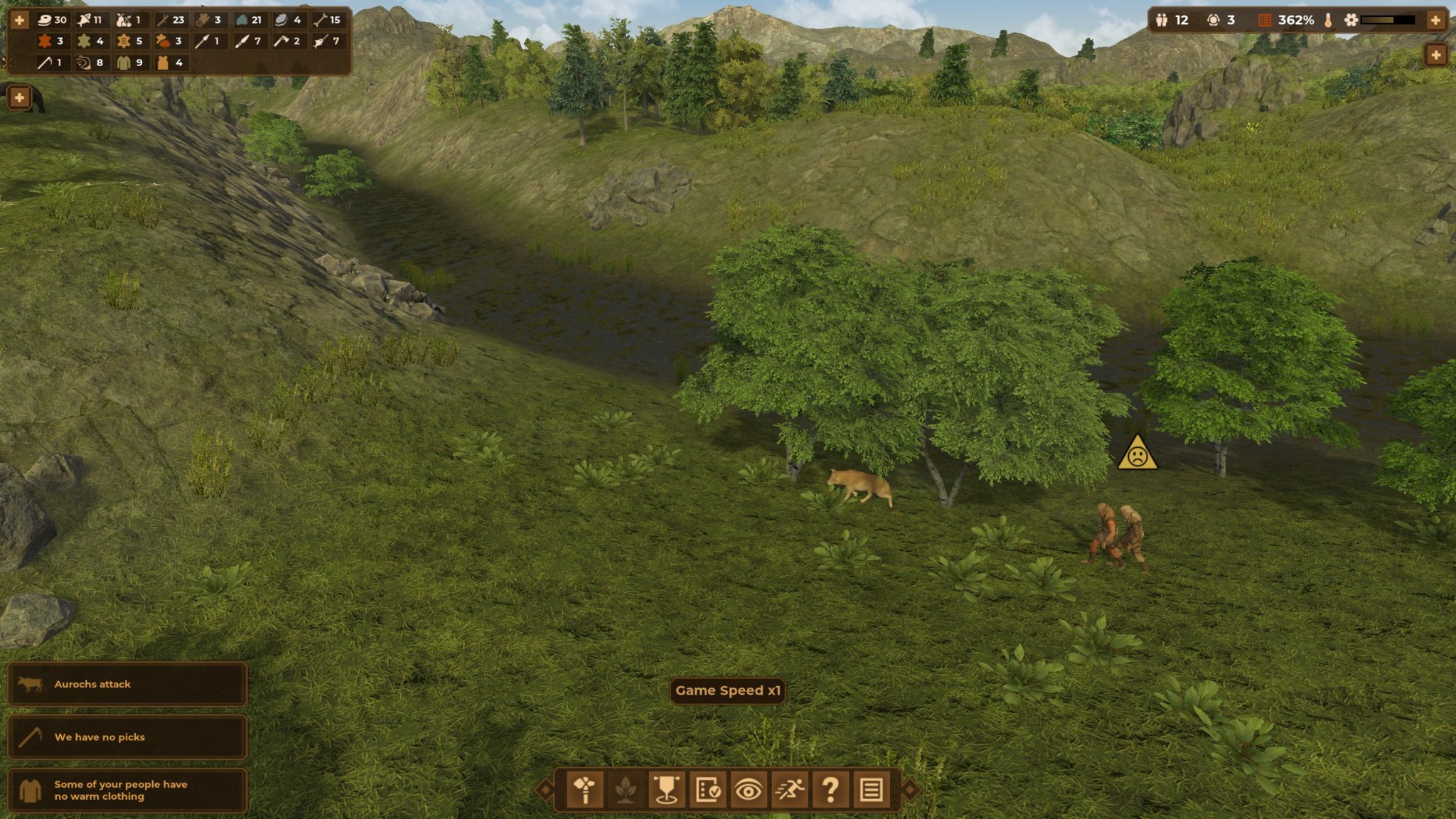This screenshot has height=819, width=1456.
Task: Open the lined-page menu button in the toolbar
Action: pyautogui.click(x=871, y=789)
